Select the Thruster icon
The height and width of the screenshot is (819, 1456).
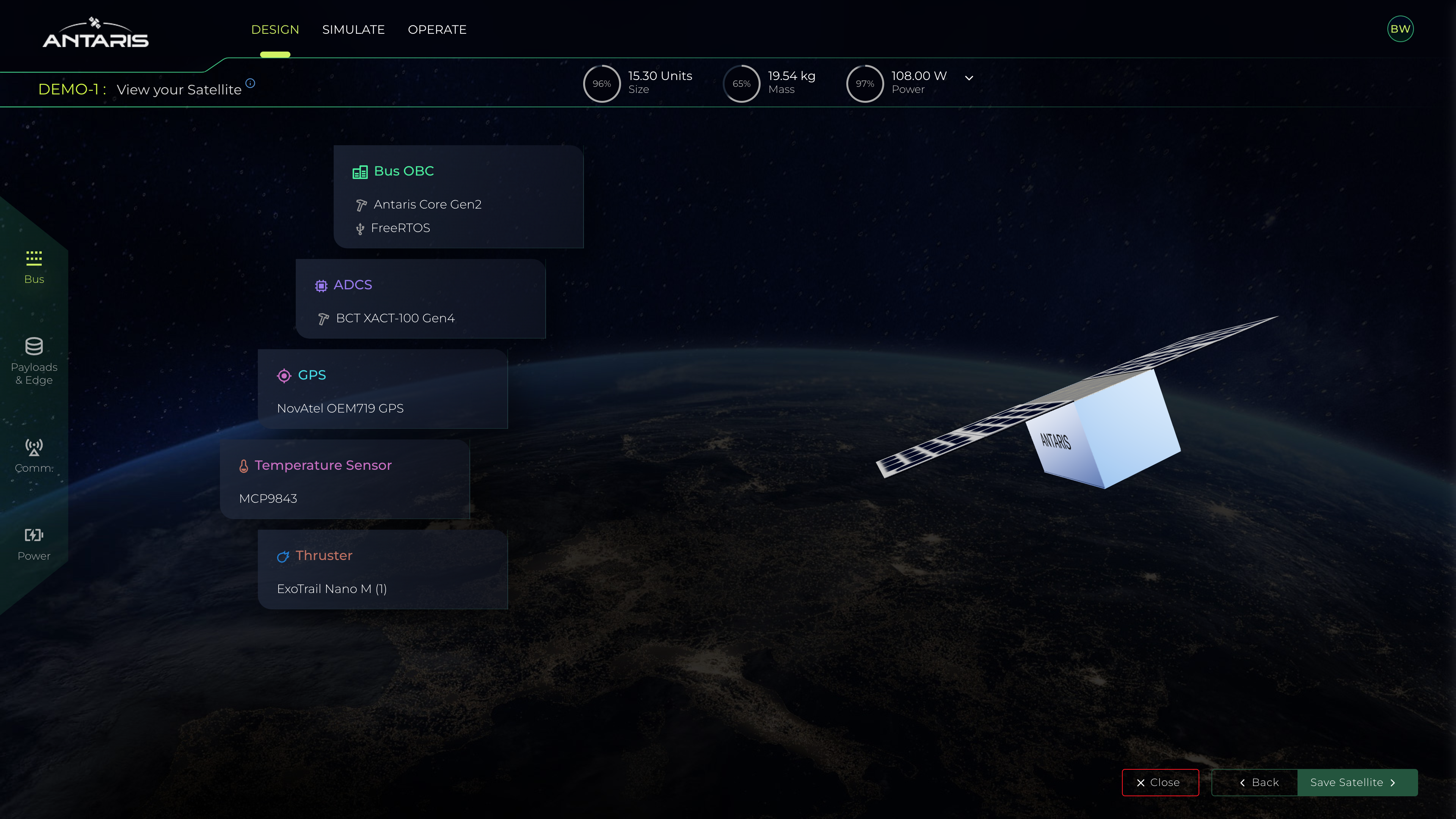pyautogui.click(x=283, y=556)
